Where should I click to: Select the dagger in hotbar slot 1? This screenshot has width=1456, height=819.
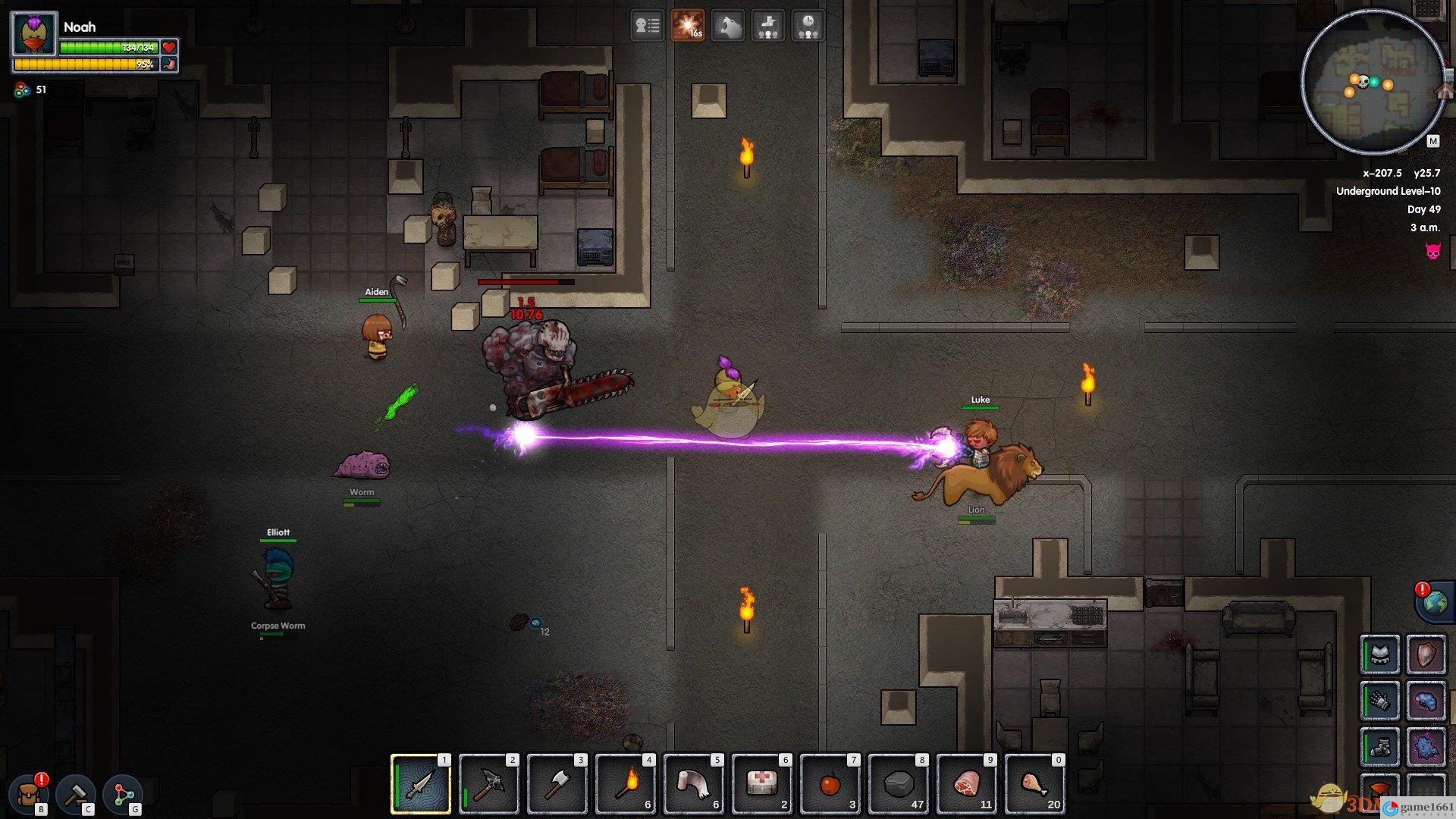click(x=420, y=784)
